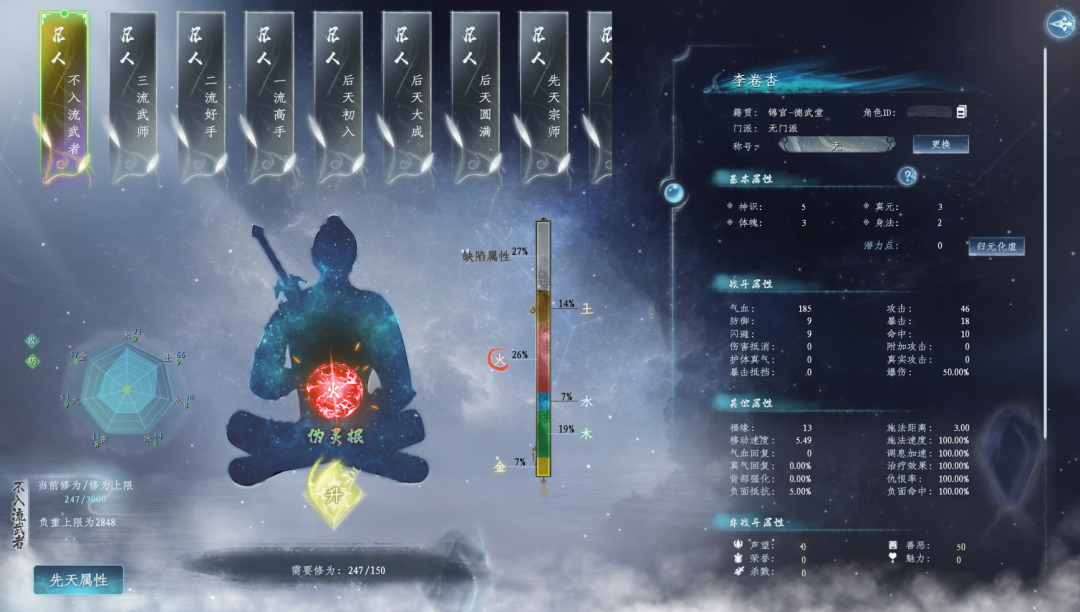Open the question mark help for 基本属性
The width and height of the screenshot is (1080, 612).
[907, 177]
